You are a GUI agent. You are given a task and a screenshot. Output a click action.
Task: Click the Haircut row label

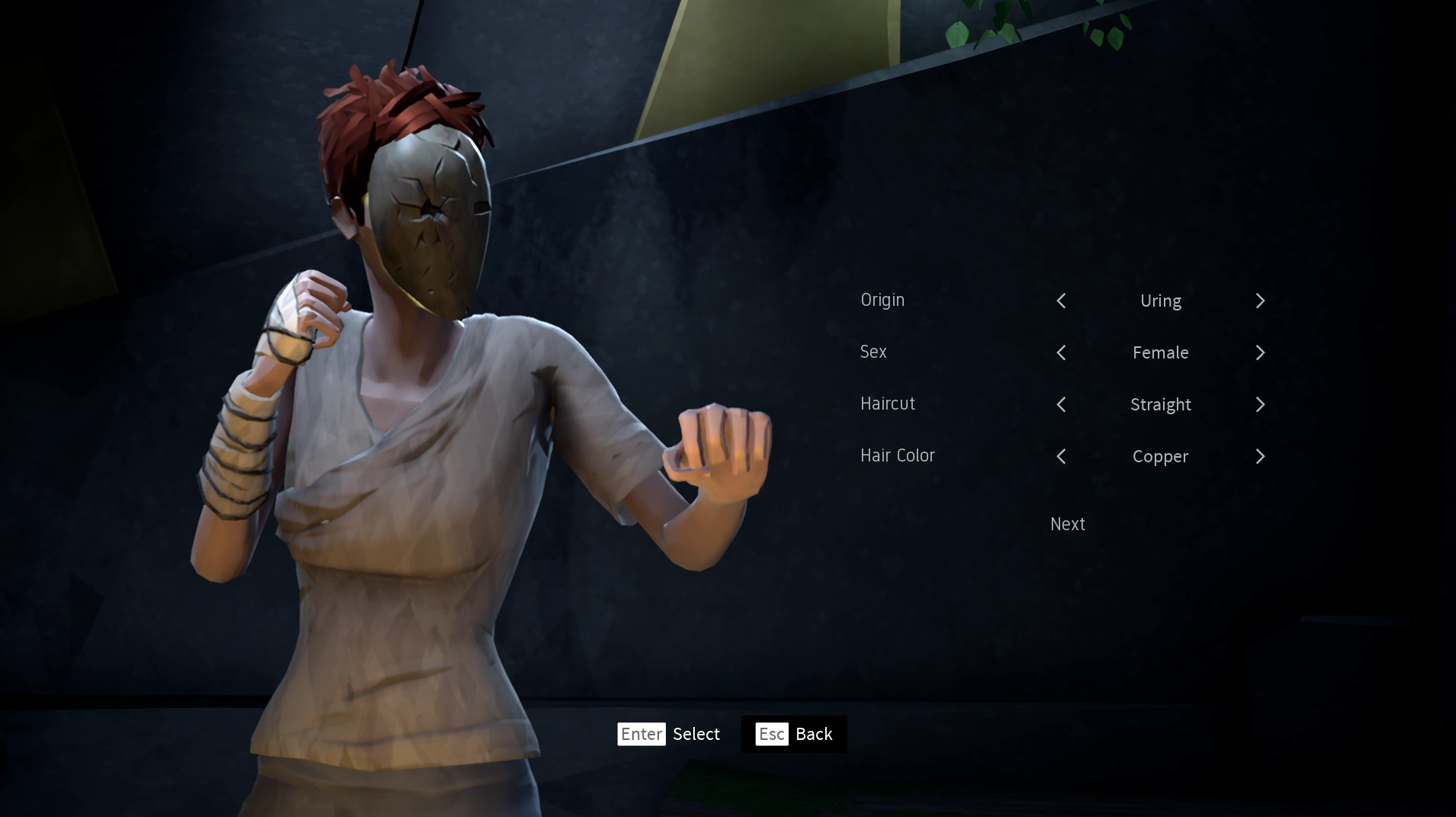(x=888, y=404)
